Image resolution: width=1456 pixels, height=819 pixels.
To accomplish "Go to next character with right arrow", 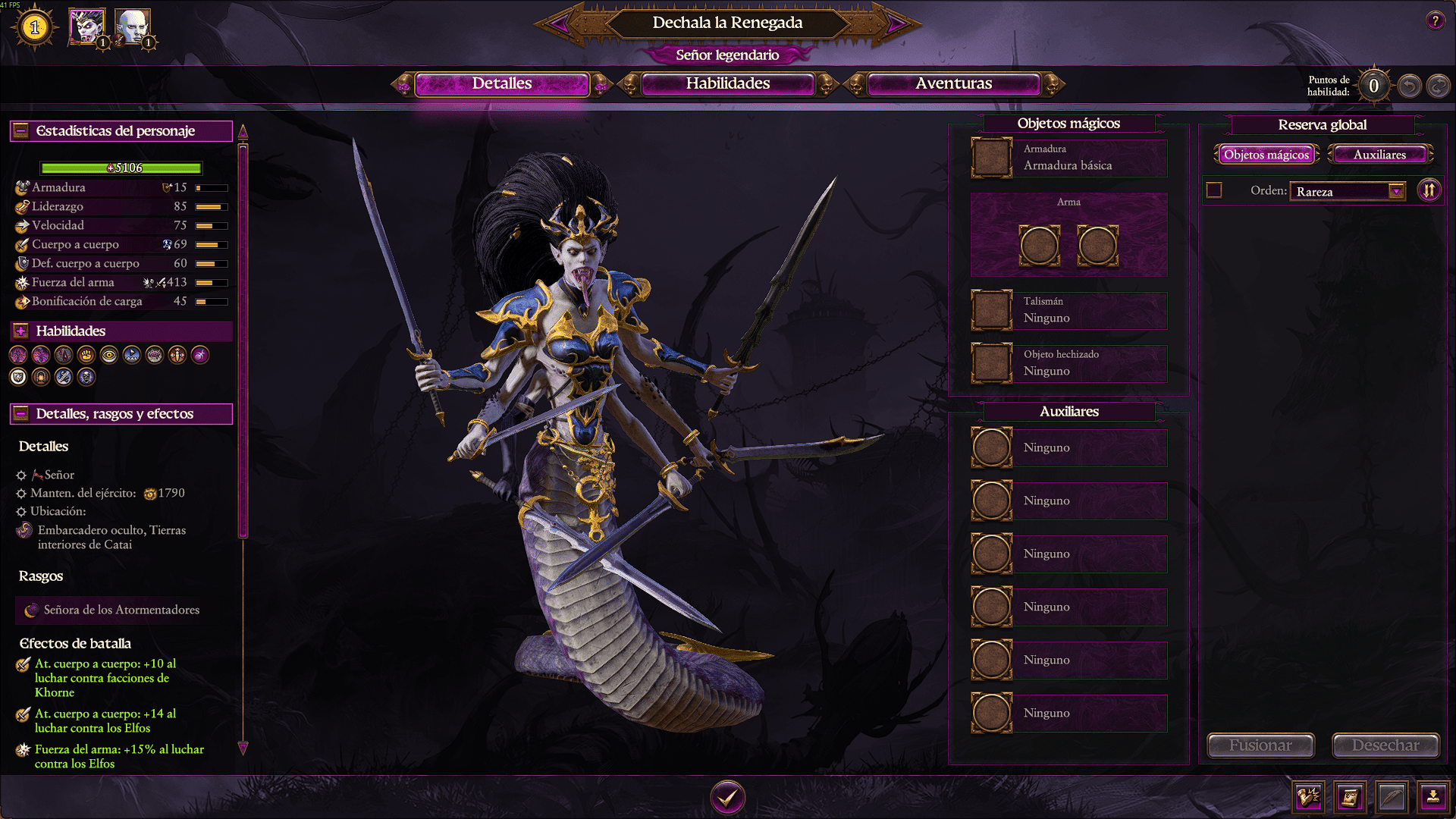I will [x=896, y=24].
